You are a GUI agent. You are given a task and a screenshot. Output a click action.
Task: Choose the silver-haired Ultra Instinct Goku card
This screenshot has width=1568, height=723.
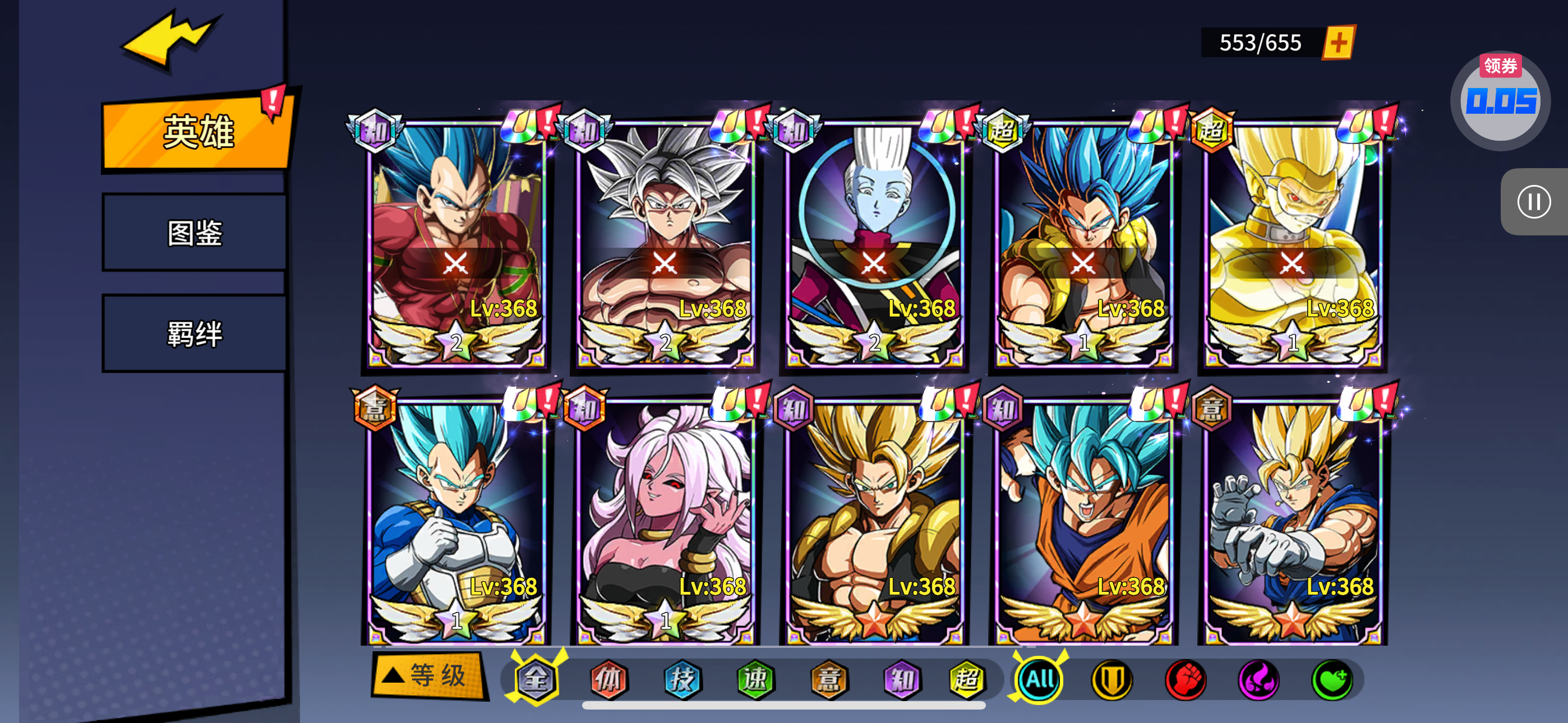click(665, 243)
